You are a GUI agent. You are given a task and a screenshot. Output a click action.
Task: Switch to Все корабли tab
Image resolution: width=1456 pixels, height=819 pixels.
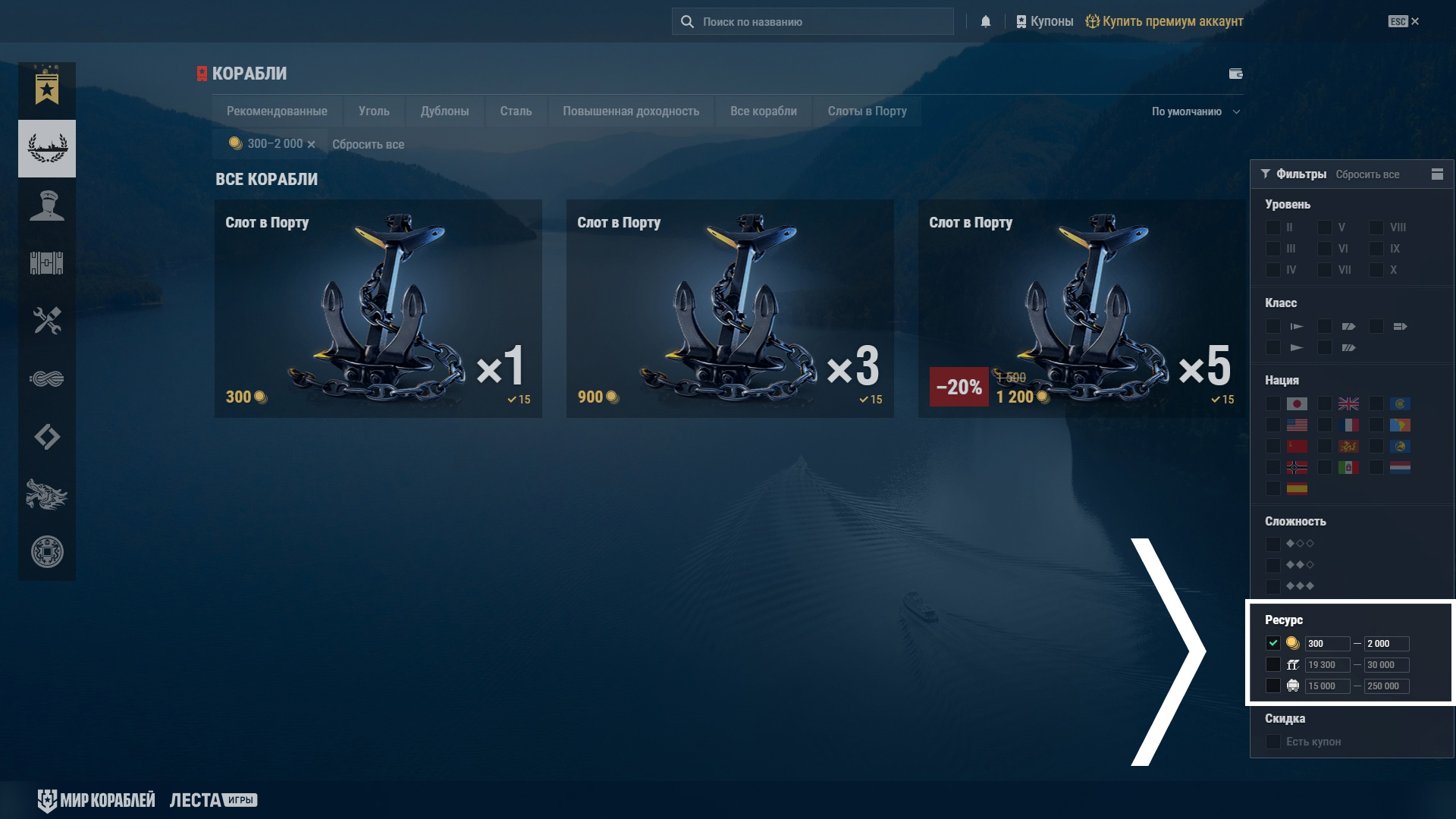point(763,111)
